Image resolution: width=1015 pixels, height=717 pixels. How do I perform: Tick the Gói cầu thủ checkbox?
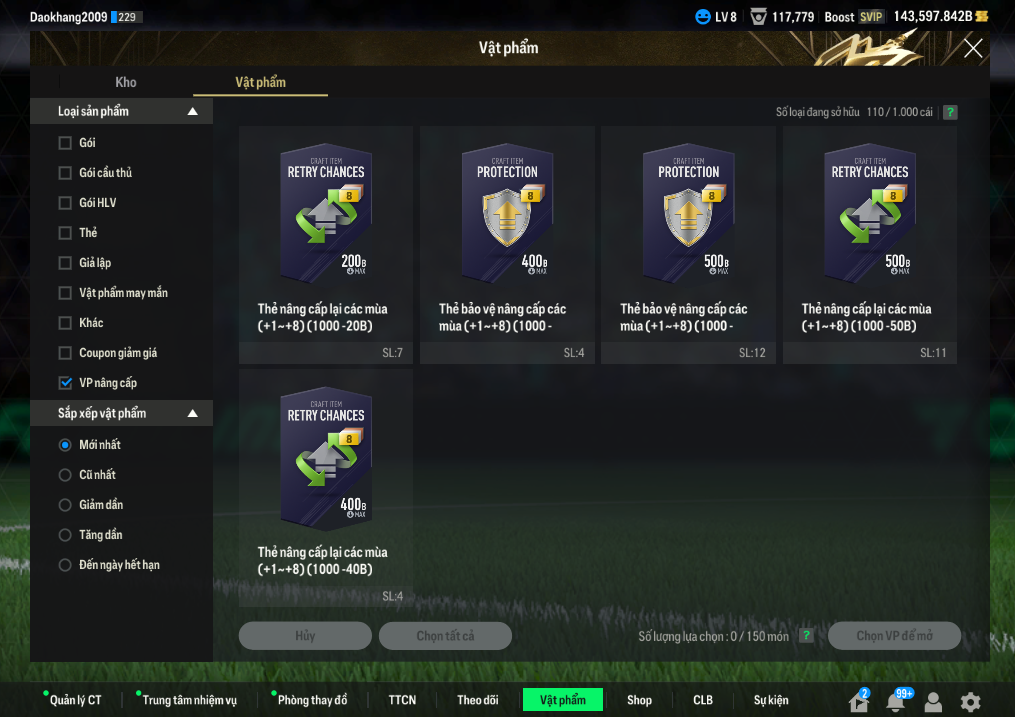coord(65,173)
